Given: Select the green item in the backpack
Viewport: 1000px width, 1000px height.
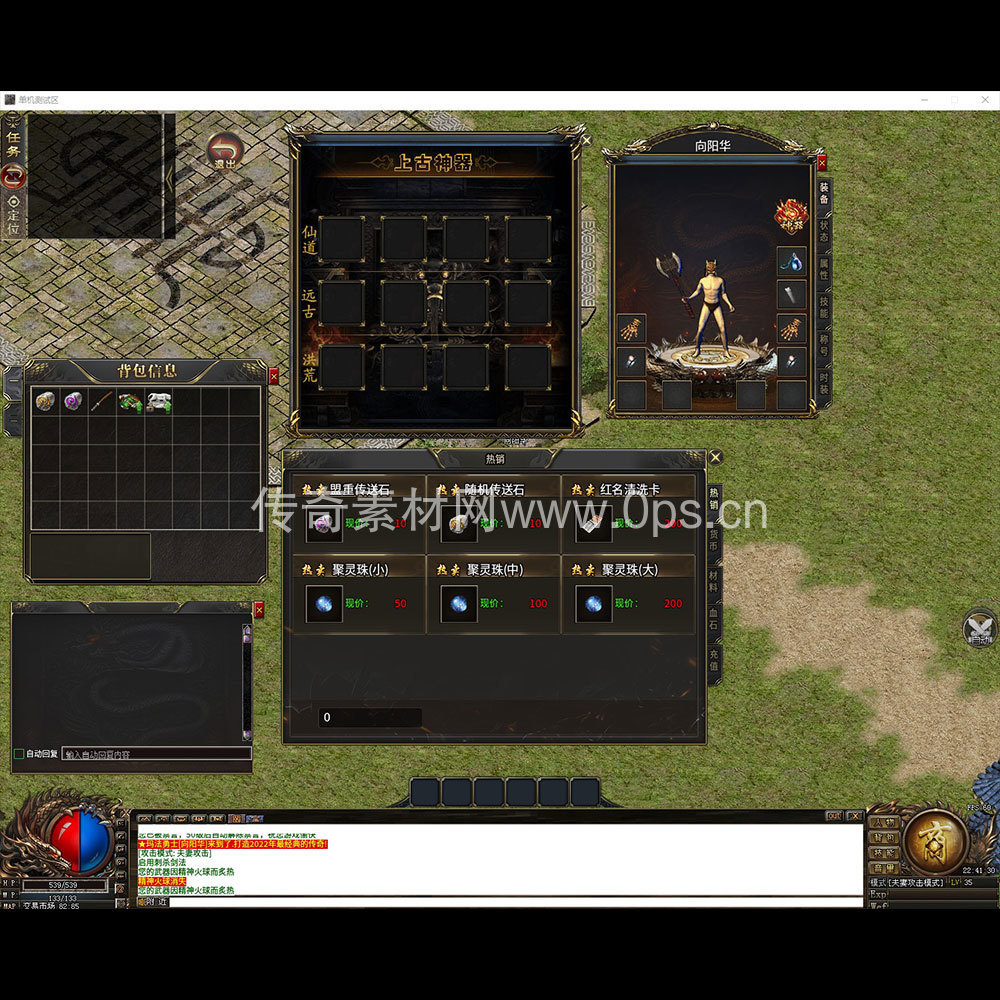Looking at the screenshot, I should tap(129, 402).
